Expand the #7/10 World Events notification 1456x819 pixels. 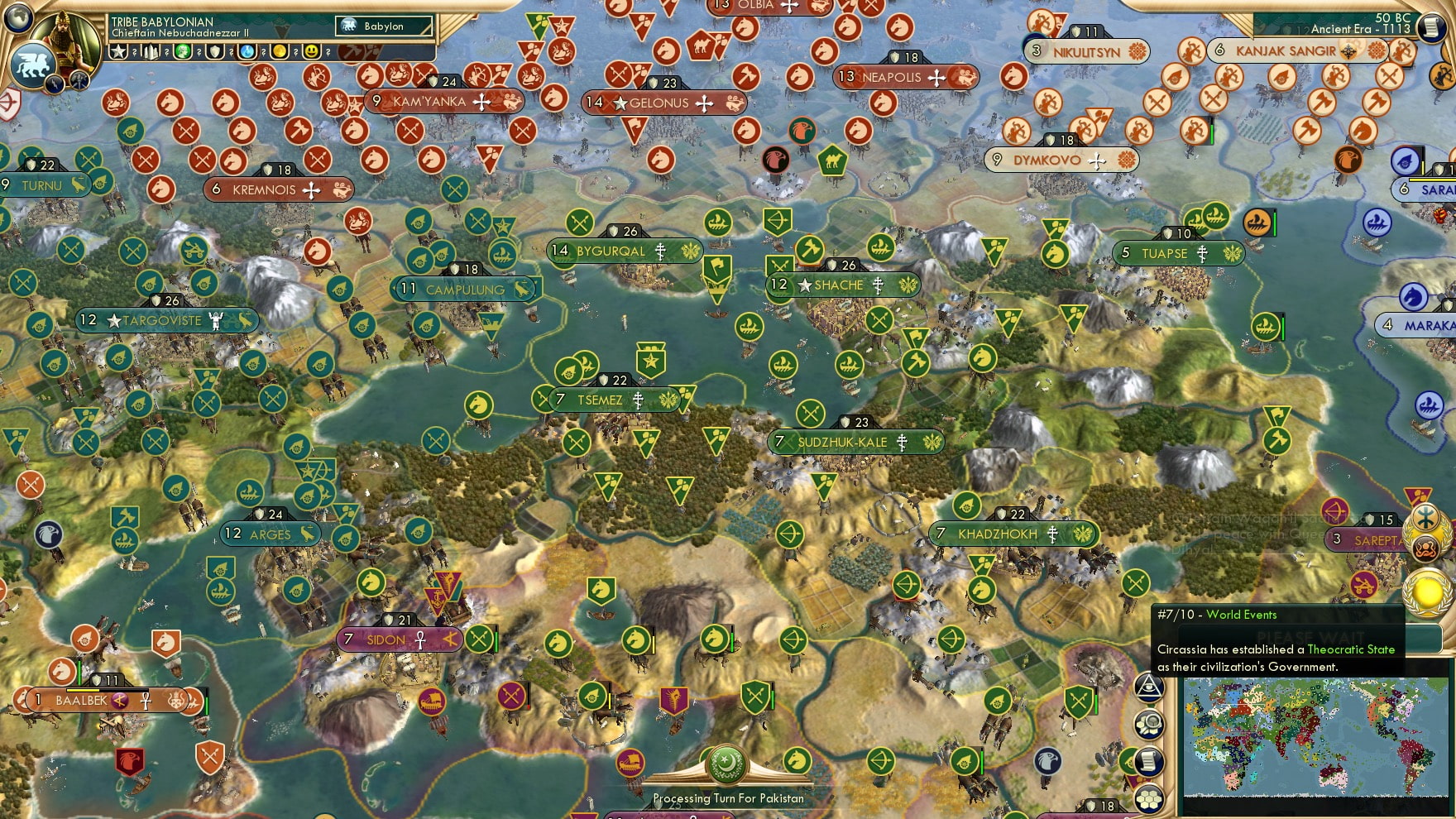pos(1216,615)
